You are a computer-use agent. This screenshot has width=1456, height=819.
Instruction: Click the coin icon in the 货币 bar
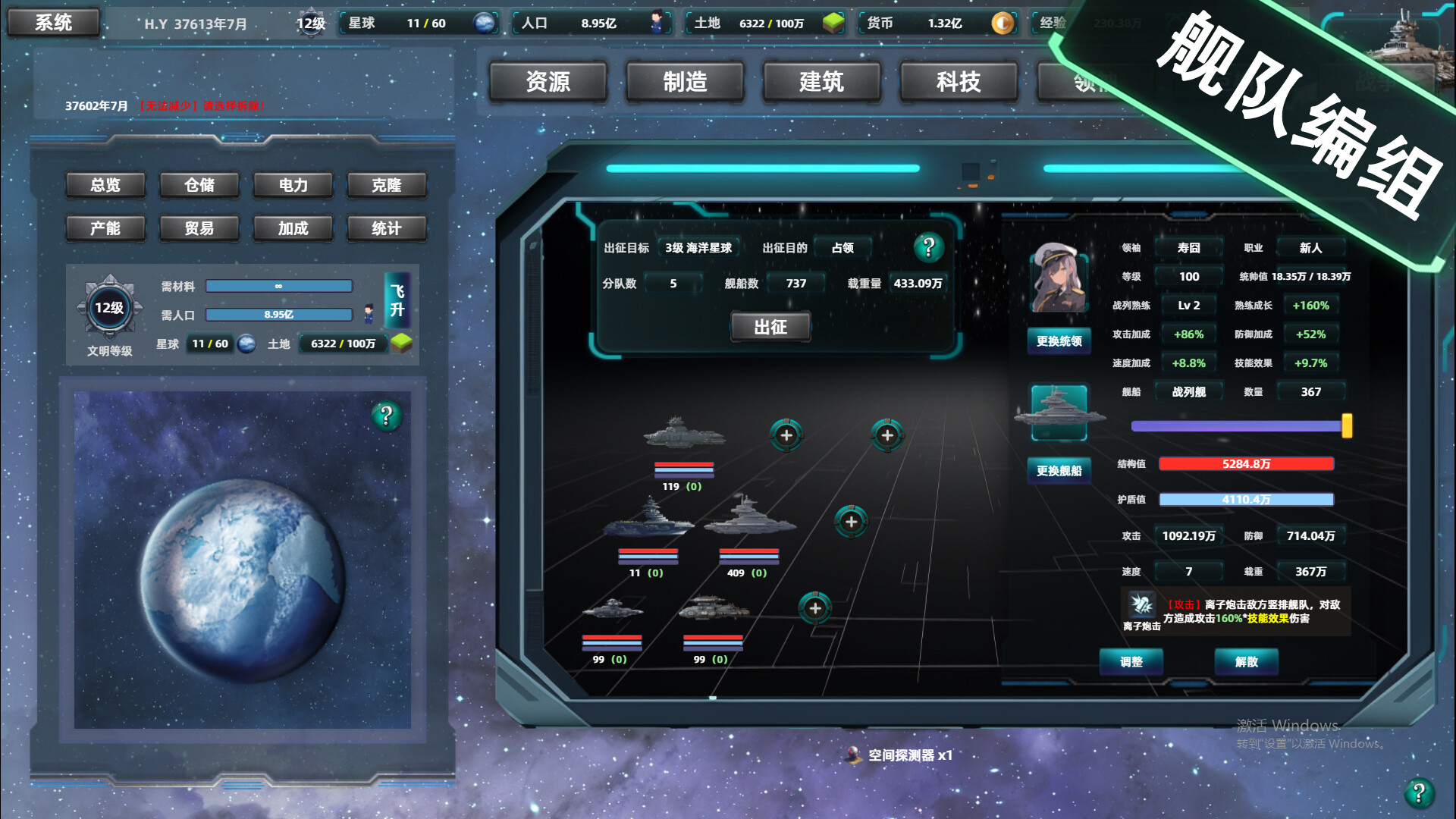1002,24
